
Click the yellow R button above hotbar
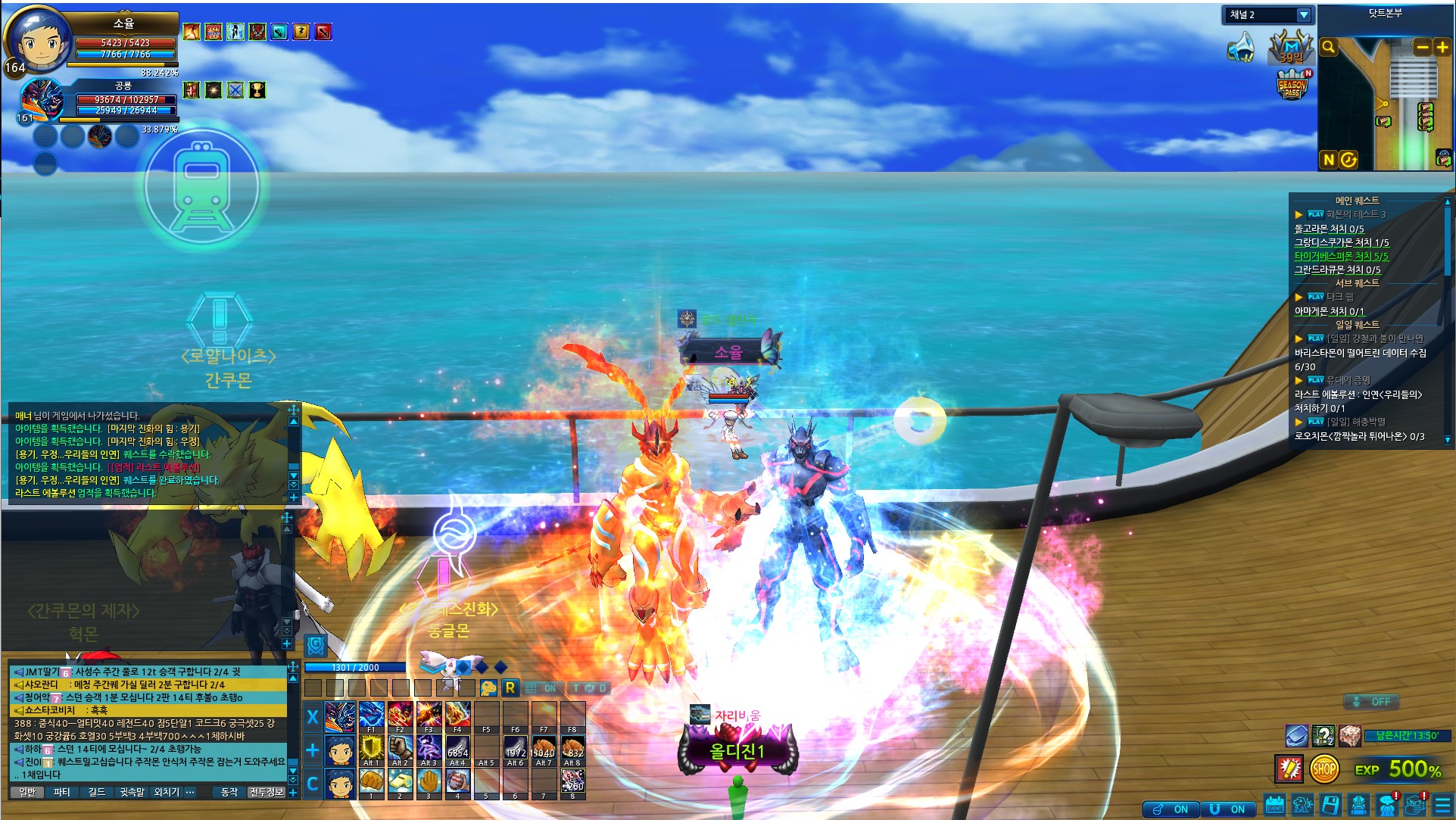click(510, 687)
